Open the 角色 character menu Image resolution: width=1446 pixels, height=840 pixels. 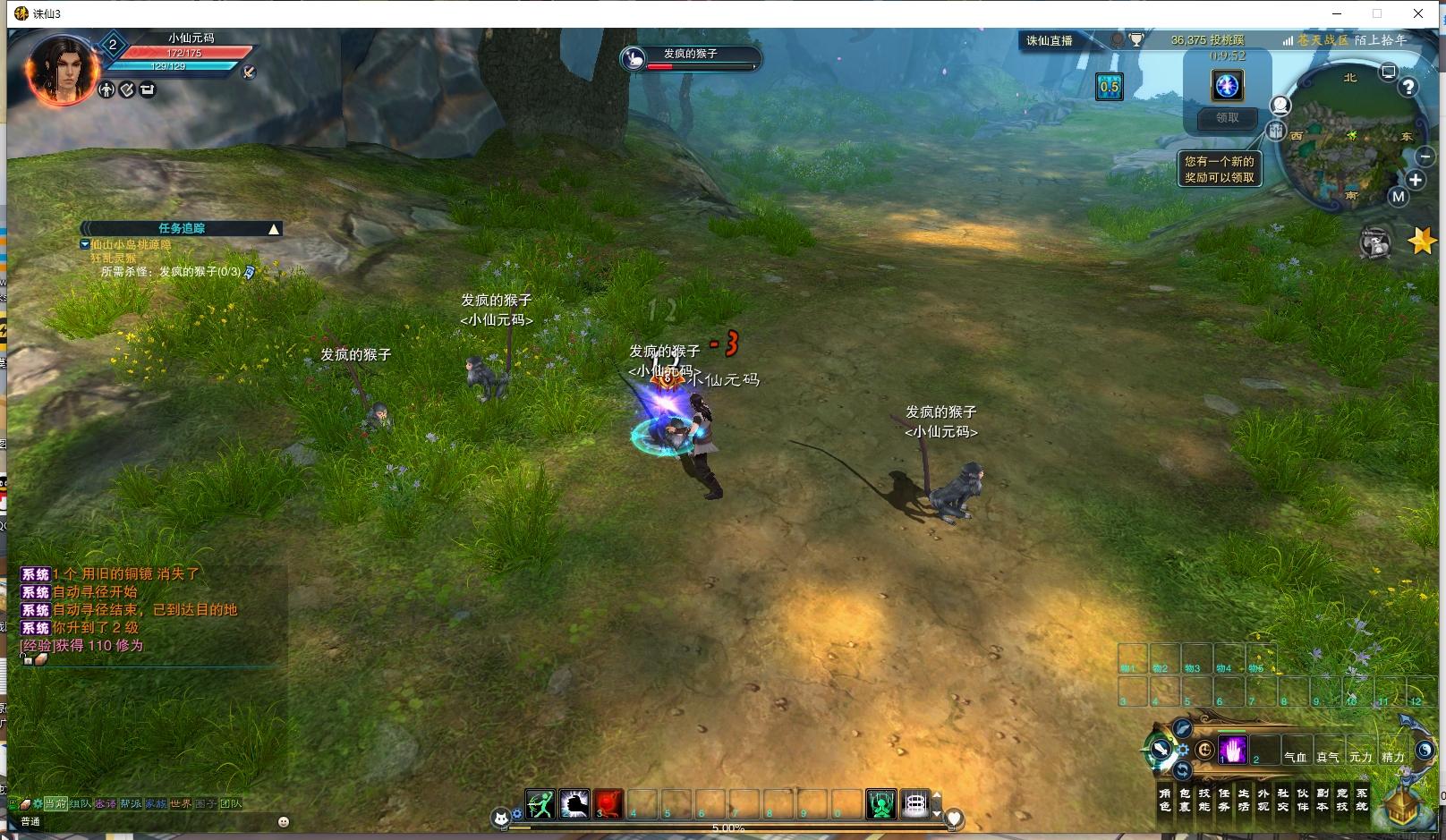click(1164, 799)
